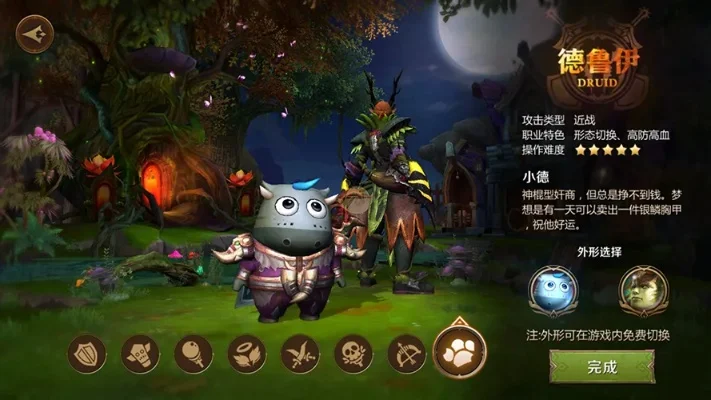The height and width of the screenshot is (400, 711).
Task: Select the orb staff class icon
Action: point(193,353)
